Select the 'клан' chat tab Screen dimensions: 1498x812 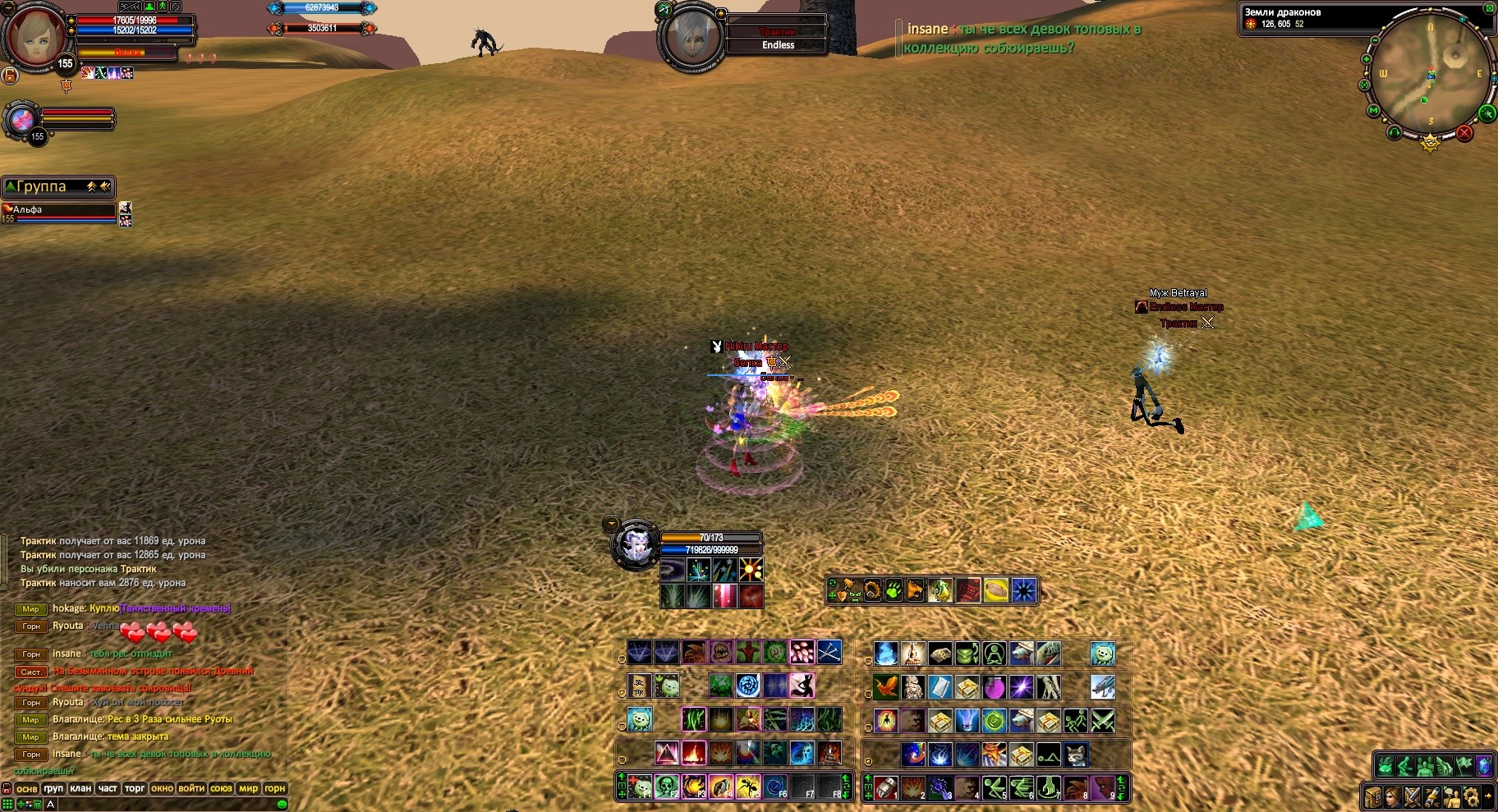80,788
